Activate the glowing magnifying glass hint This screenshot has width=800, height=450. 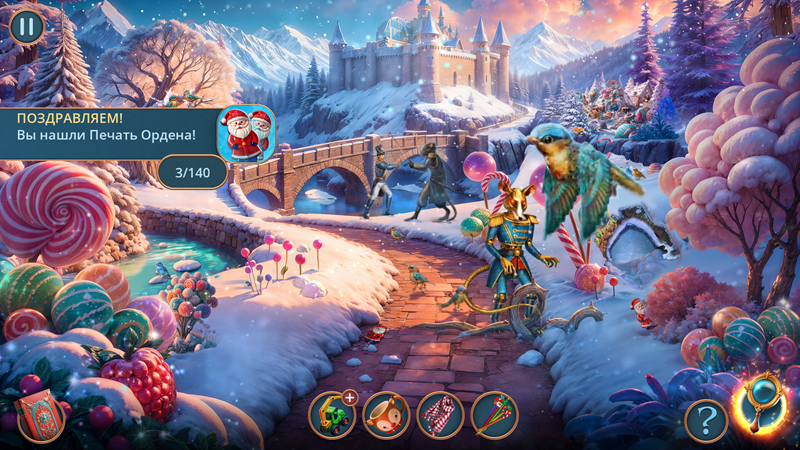pyautogui.click(x=762, y=405)
